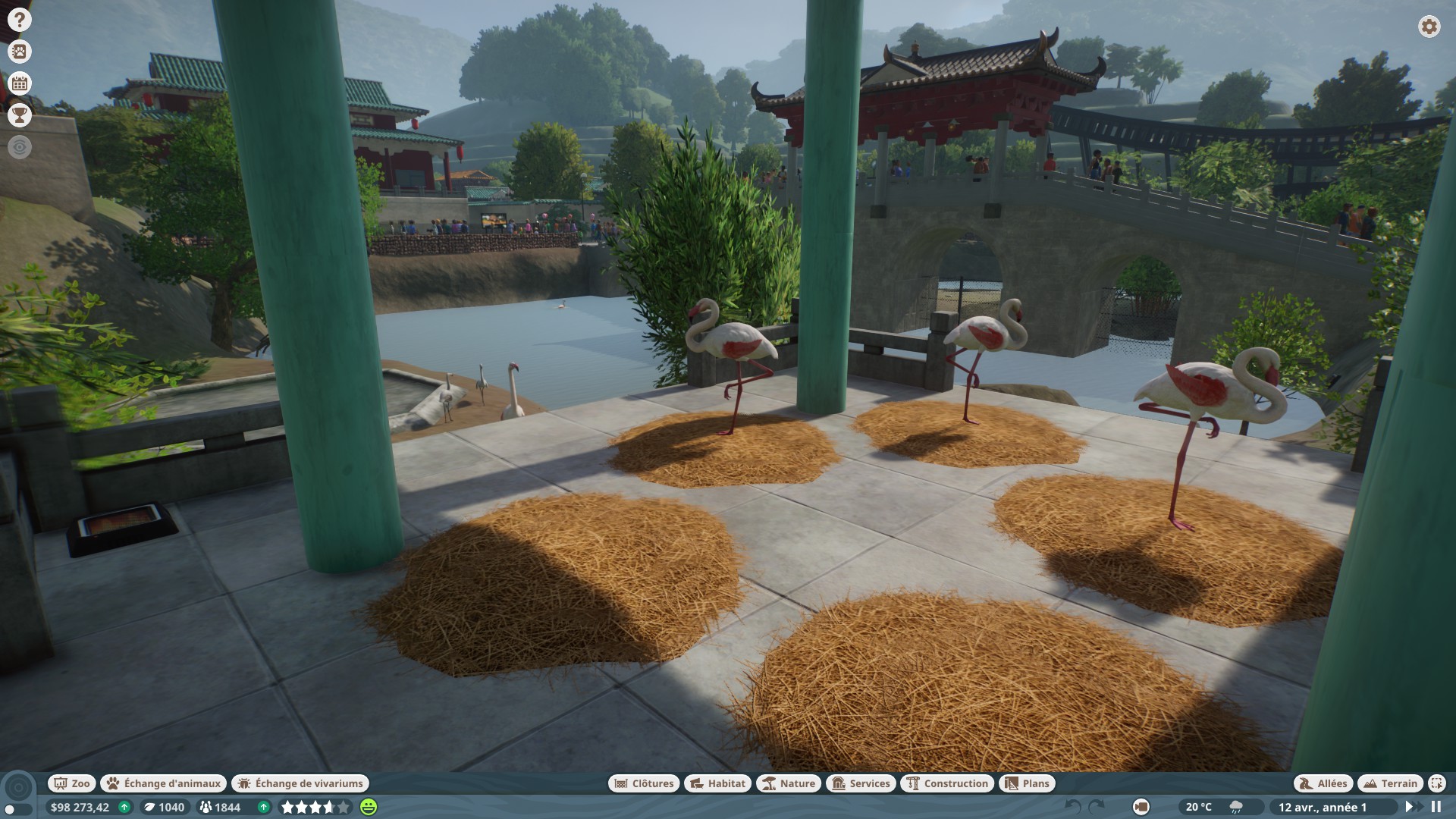Select the Construction tab
This screenshot has height=819, width=1456.
pos(947,783)
